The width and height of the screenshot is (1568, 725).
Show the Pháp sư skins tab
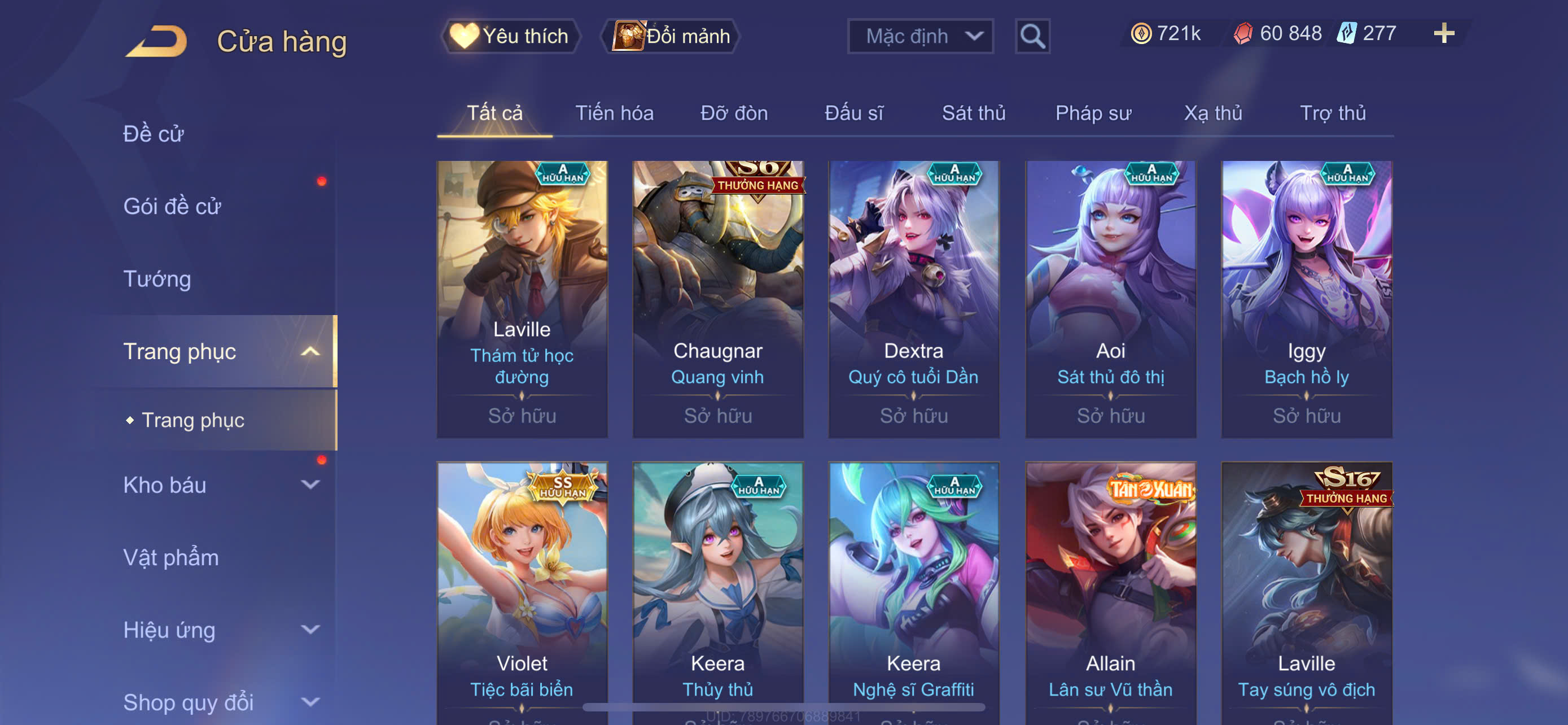click(1093, 113)
